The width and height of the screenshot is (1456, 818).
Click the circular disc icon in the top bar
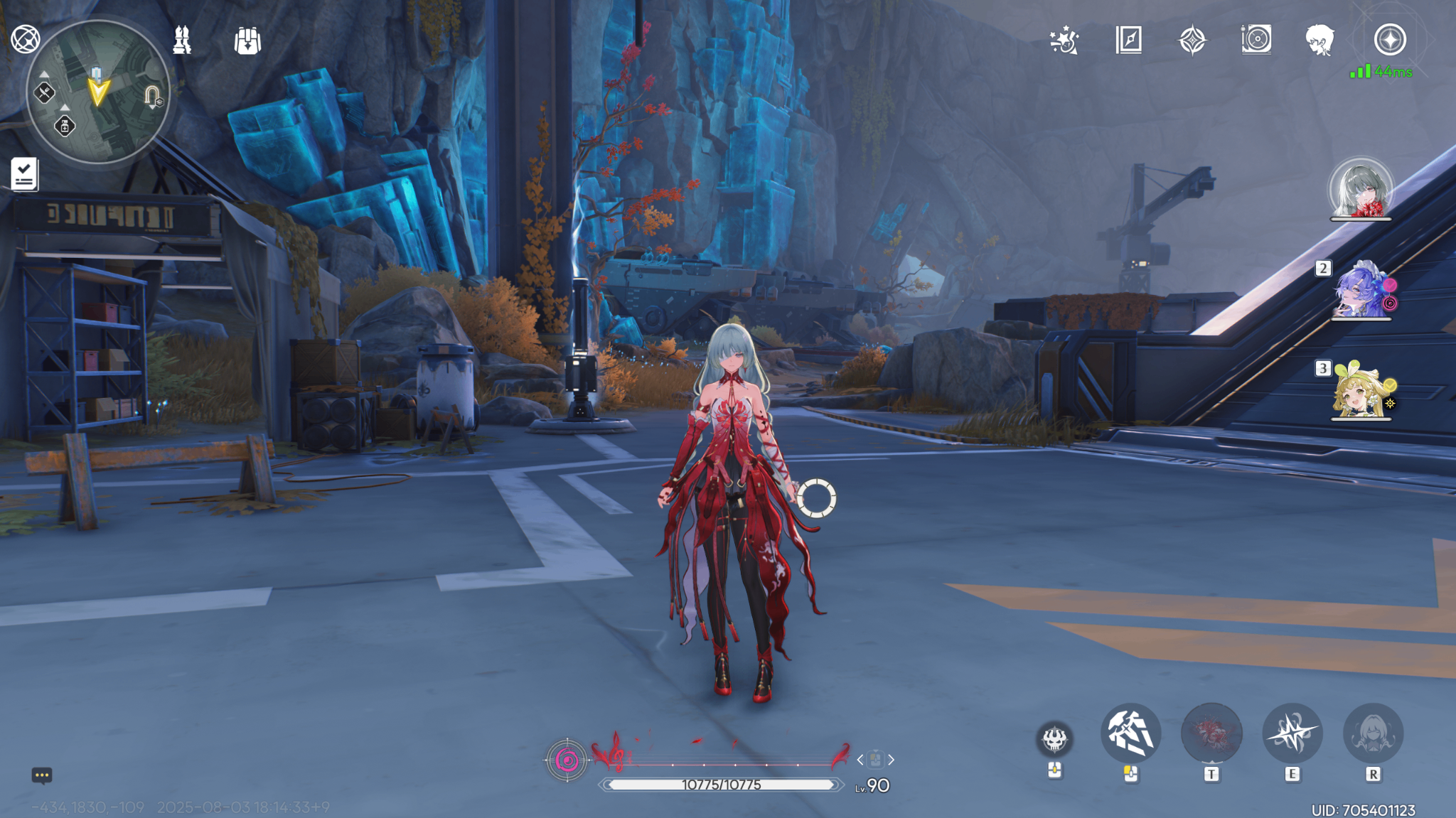1256,40
